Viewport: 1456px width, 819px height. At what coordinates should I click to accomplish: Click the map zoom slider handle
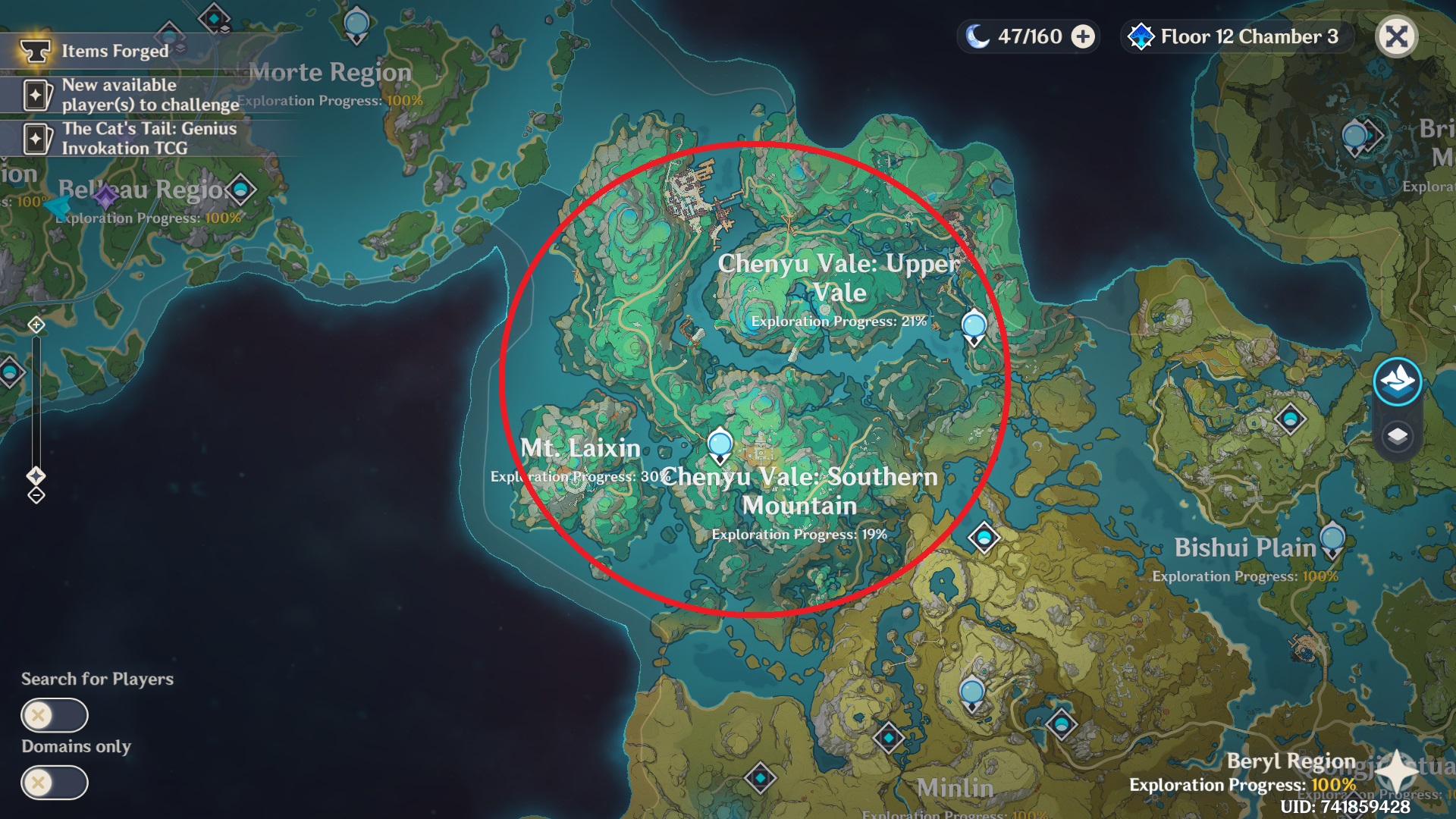[35, 476]
